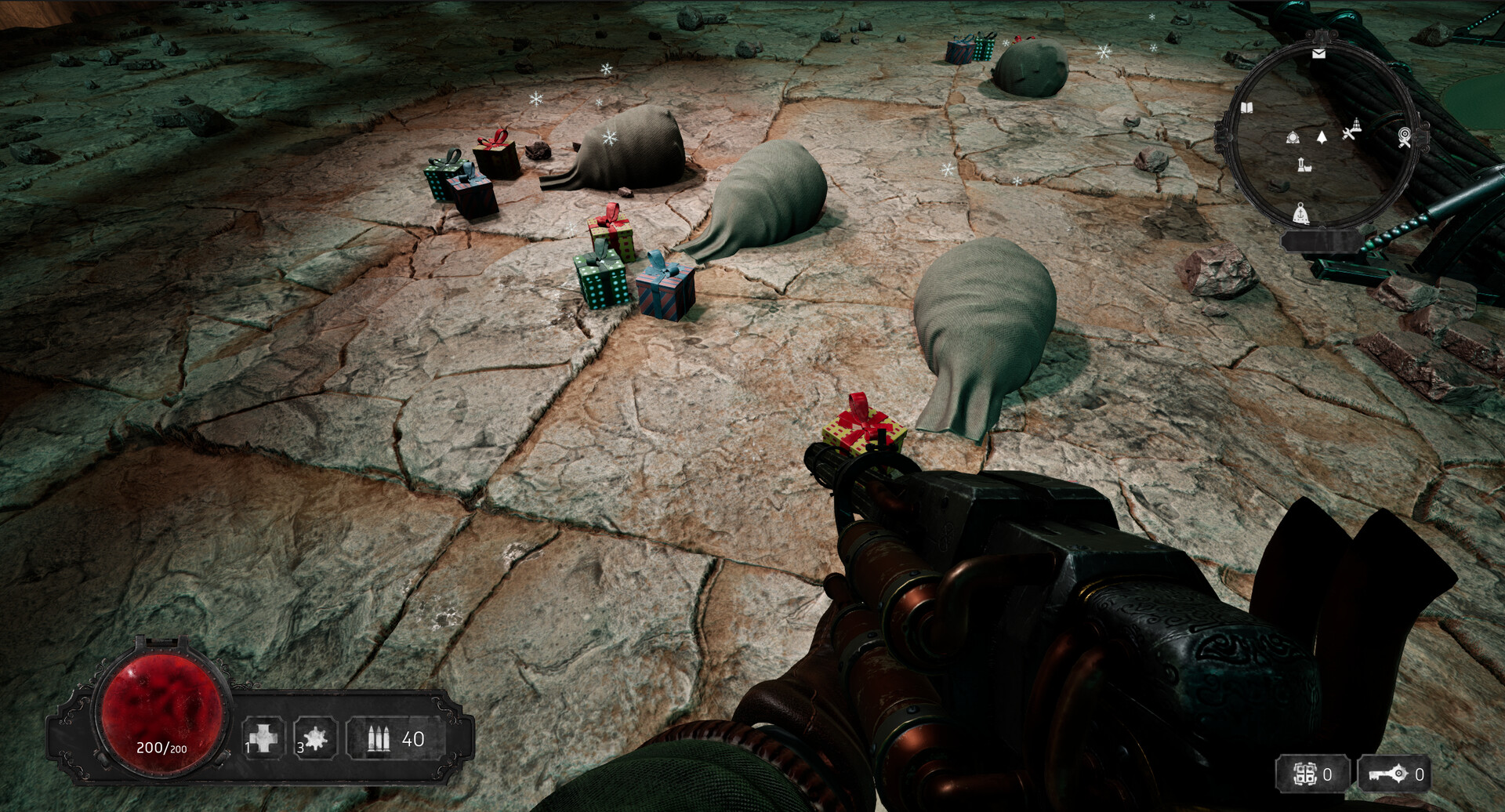This screenshot has width=1505, height=812.
Task: Select the round portal marker on minimap
Action: tap(1293, 138)
